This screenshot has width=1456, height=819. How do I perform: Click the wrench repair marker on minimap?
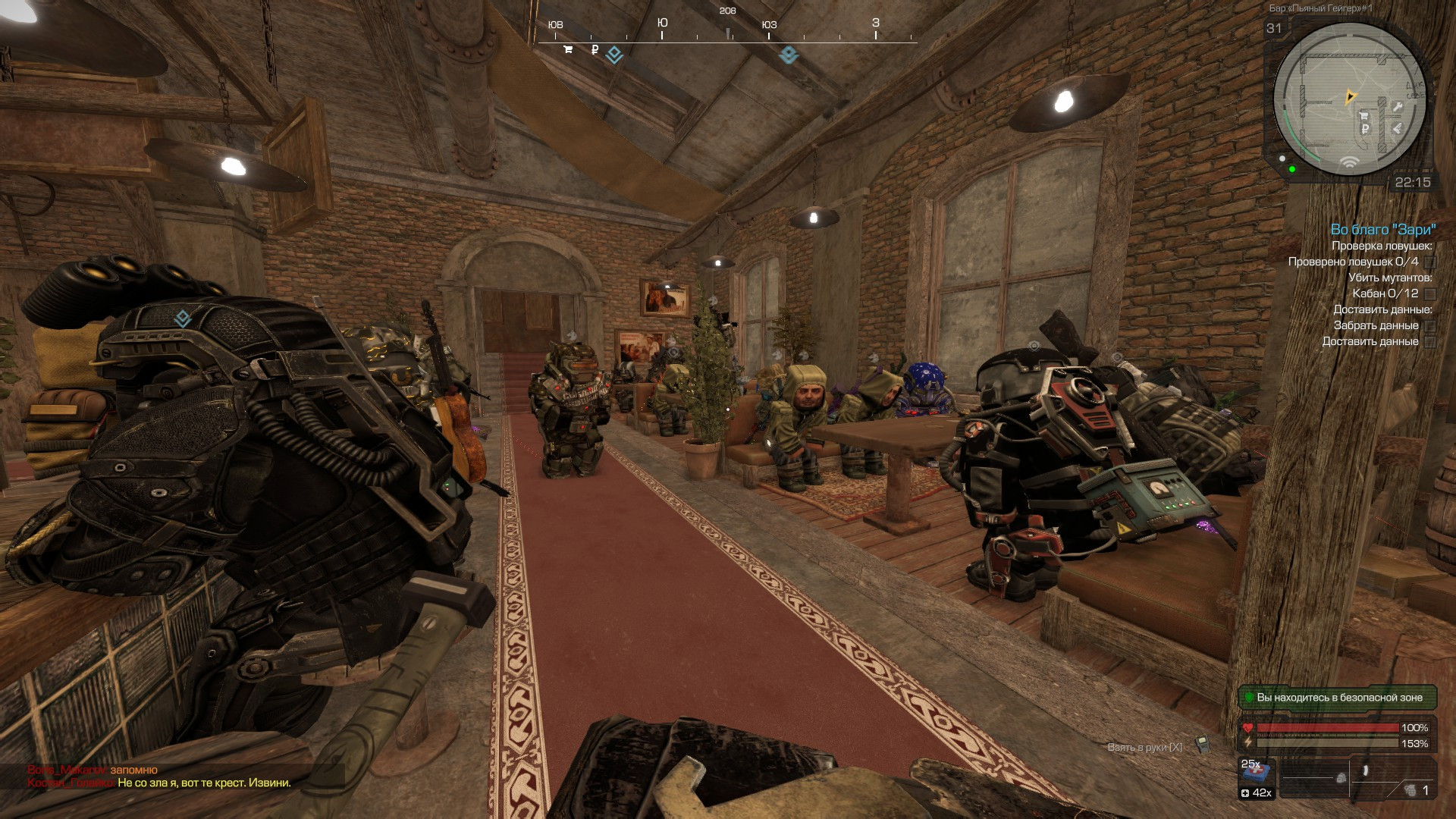coord(1396,107)
